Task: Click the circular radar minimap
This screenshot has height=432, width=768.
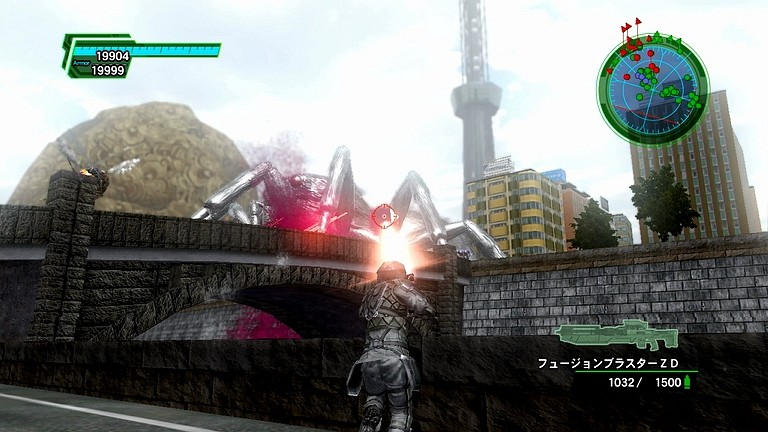Action: point(652,81)
